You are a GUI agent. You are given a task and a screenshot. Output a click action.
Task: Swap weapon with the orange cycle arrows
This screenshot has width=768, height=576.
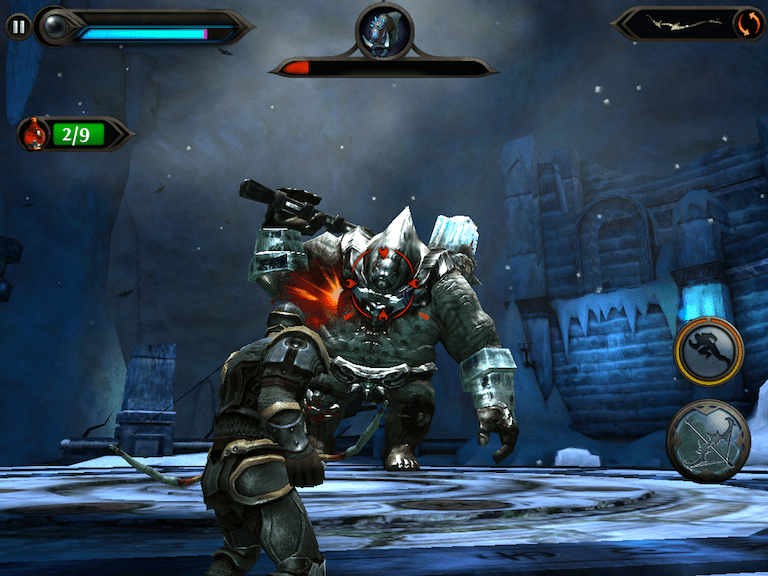coord(744,24)
